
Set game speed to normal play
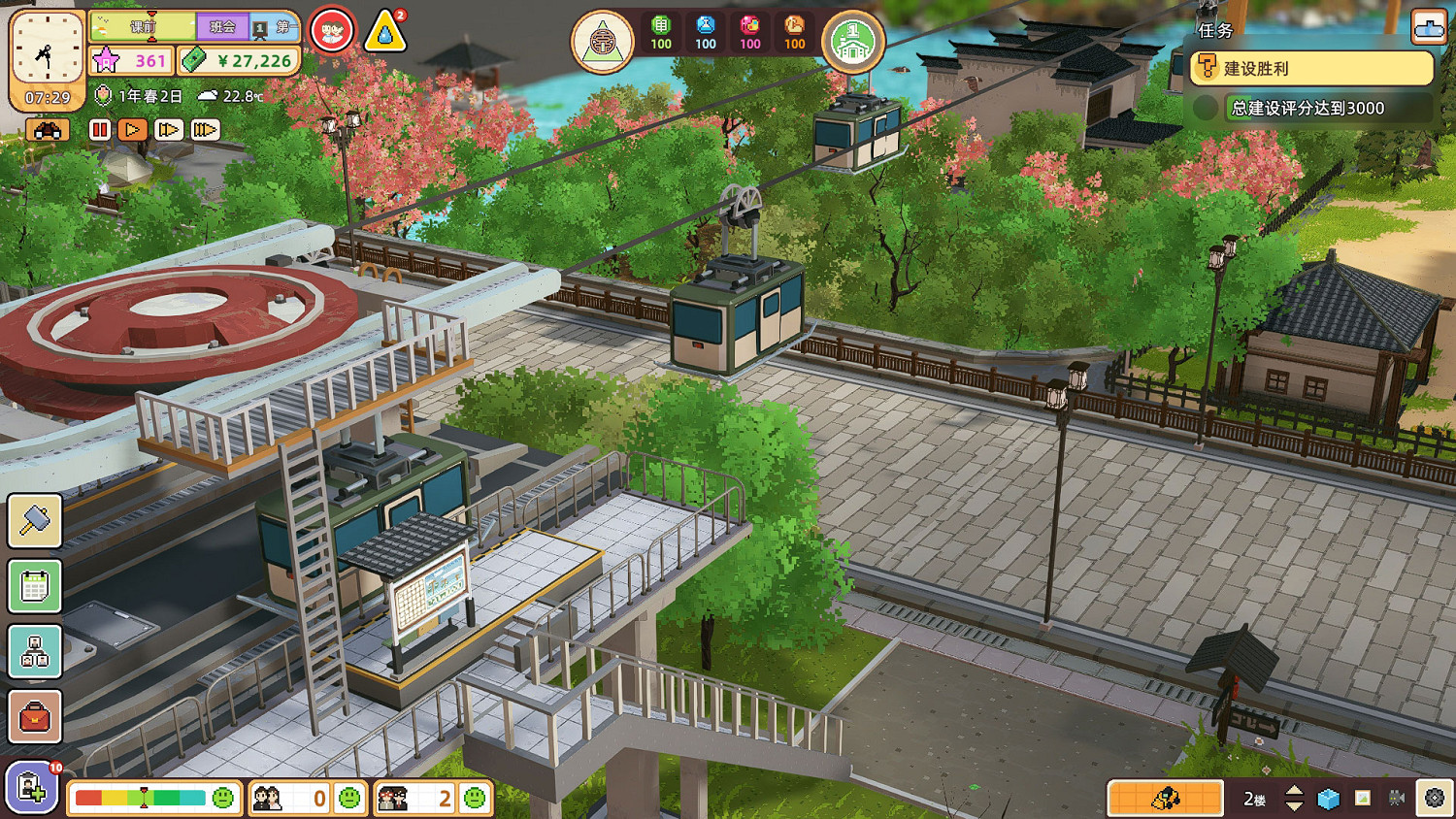coord(133,130)
